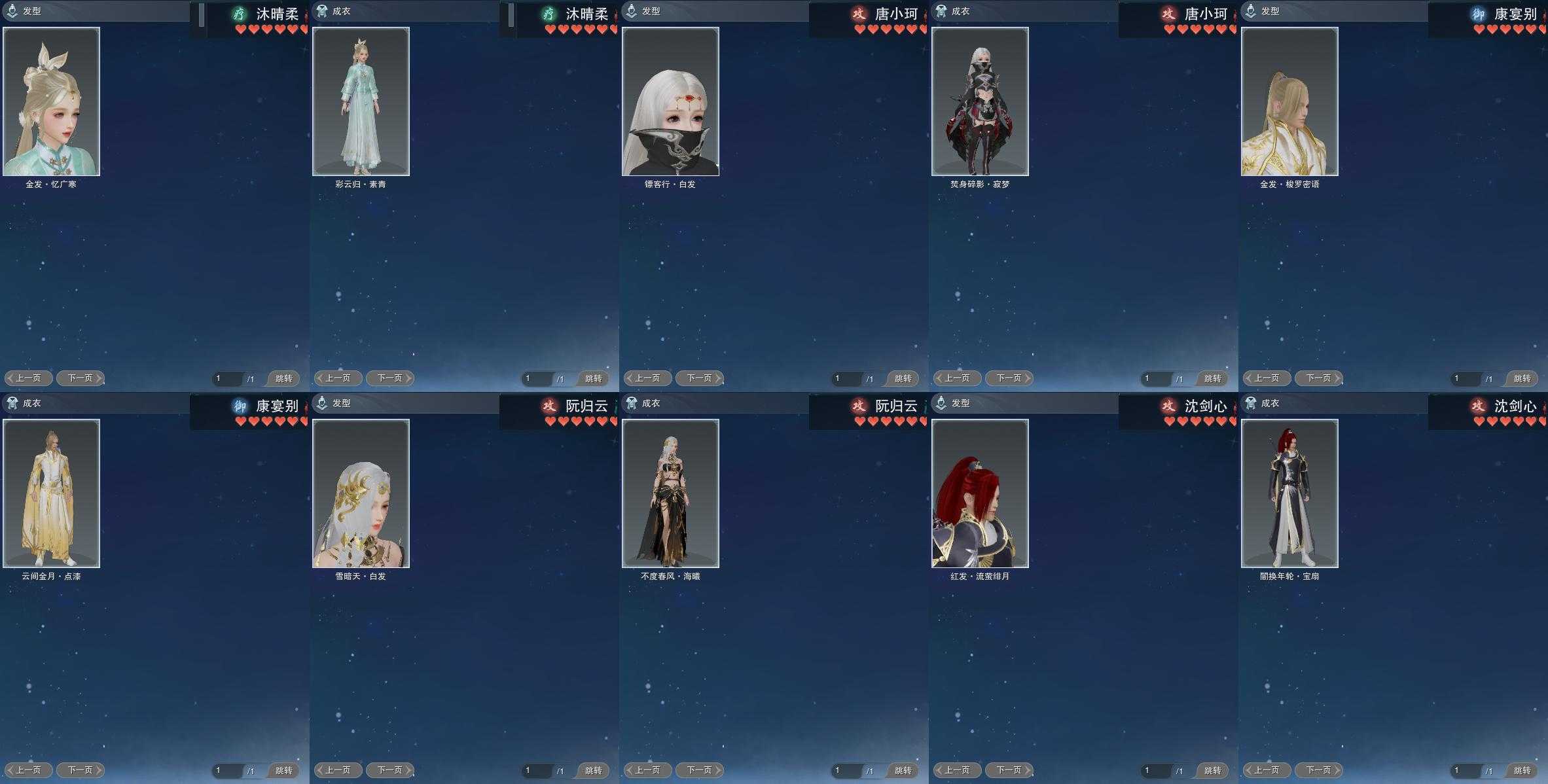Select the 云间金月·点漆 outfit card
The width and height of the screenshot is (1548, 784).
51,493
